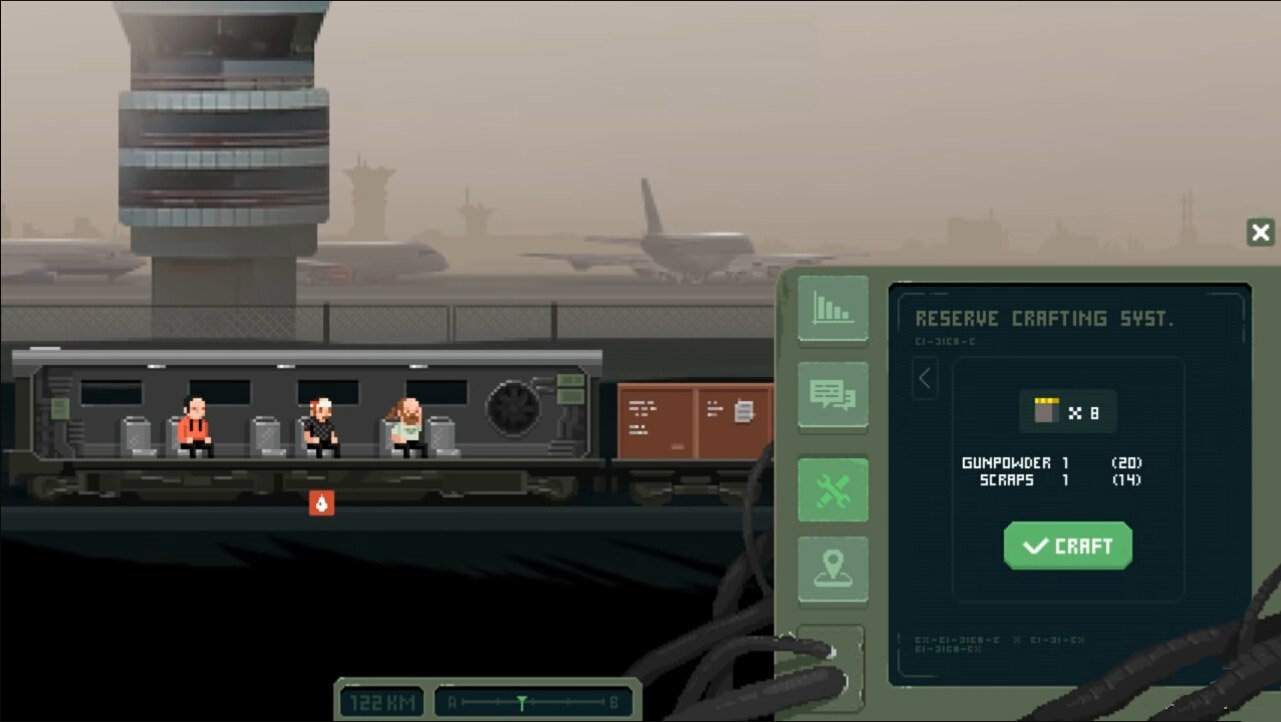The width and height of the screenshot is (1281, 722).
Task: Go back with the left arrow
Action: [x=925, y=379]
